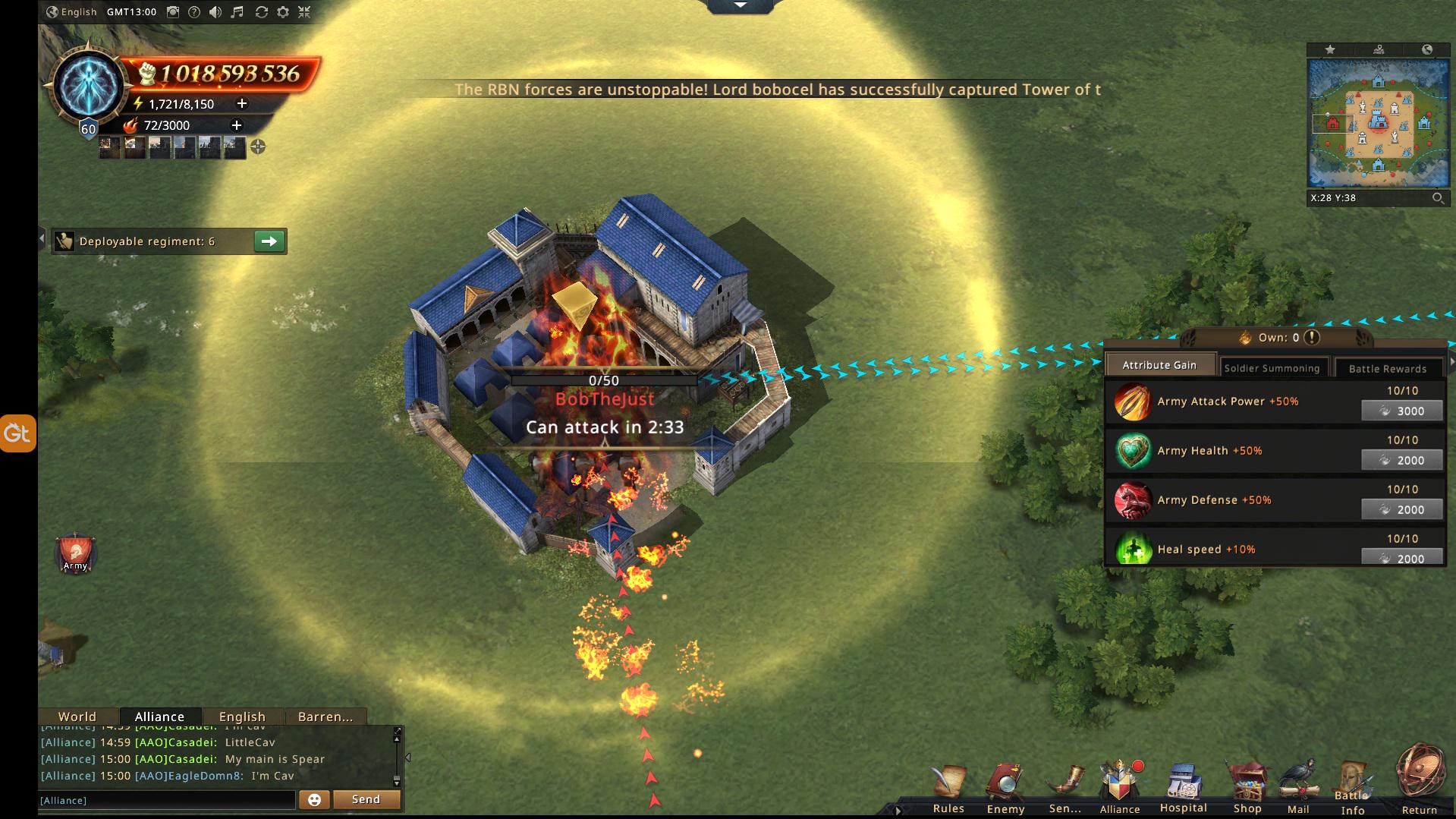Click the Return globe button
Viewport: 1456px width, 819px height.
coord(1420,782)
